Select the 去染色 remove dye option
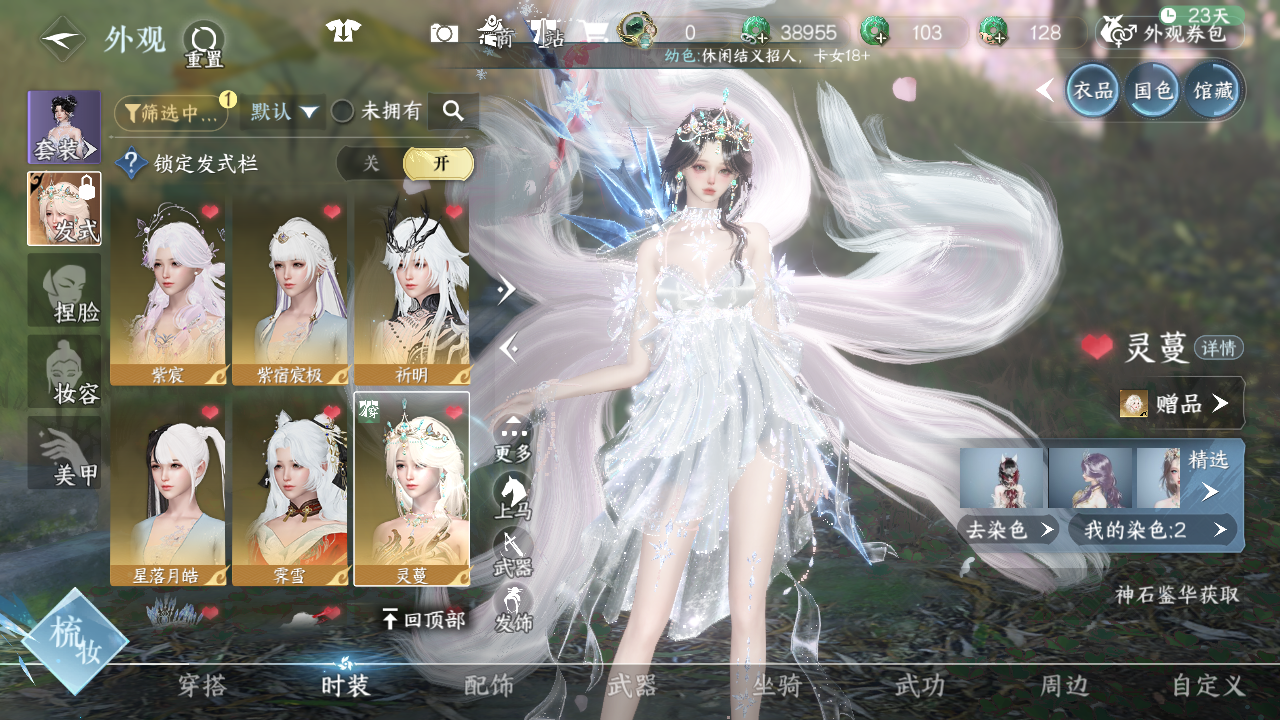1280x720 pixels. click(x=1007, y=530)
